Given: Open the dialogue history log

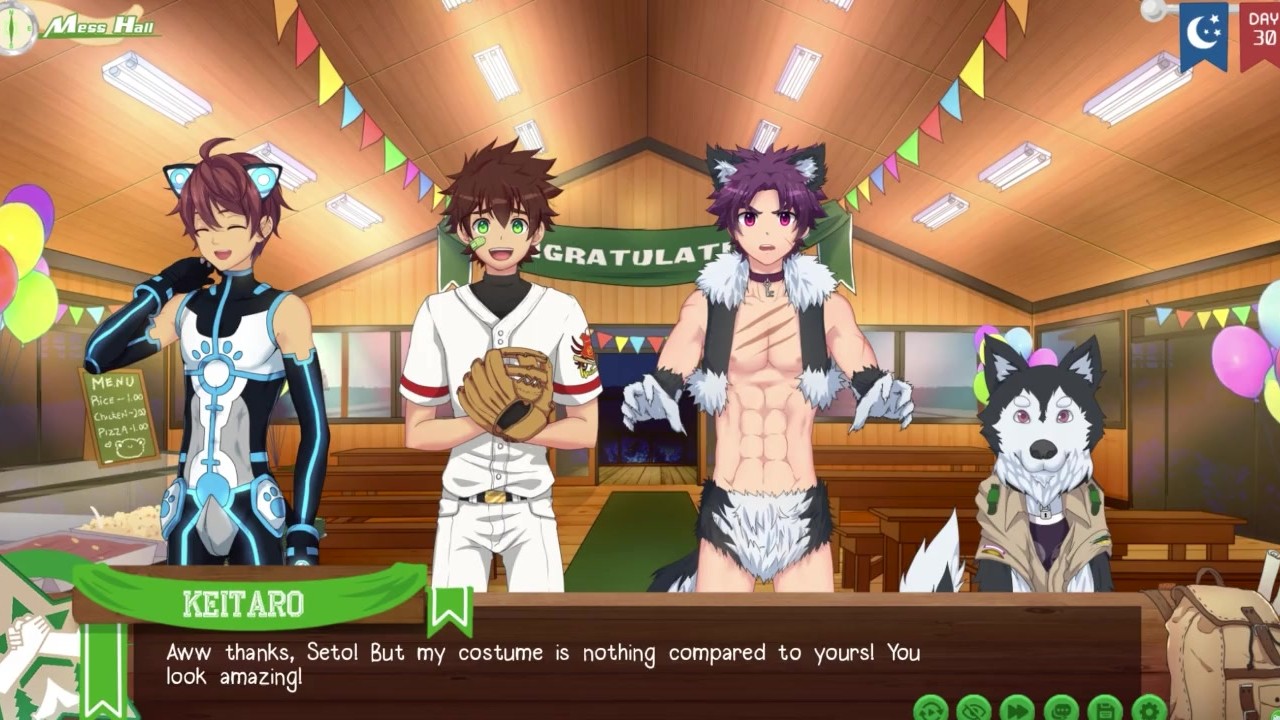Looking at the screenshot, I should tap(1060, 709).
